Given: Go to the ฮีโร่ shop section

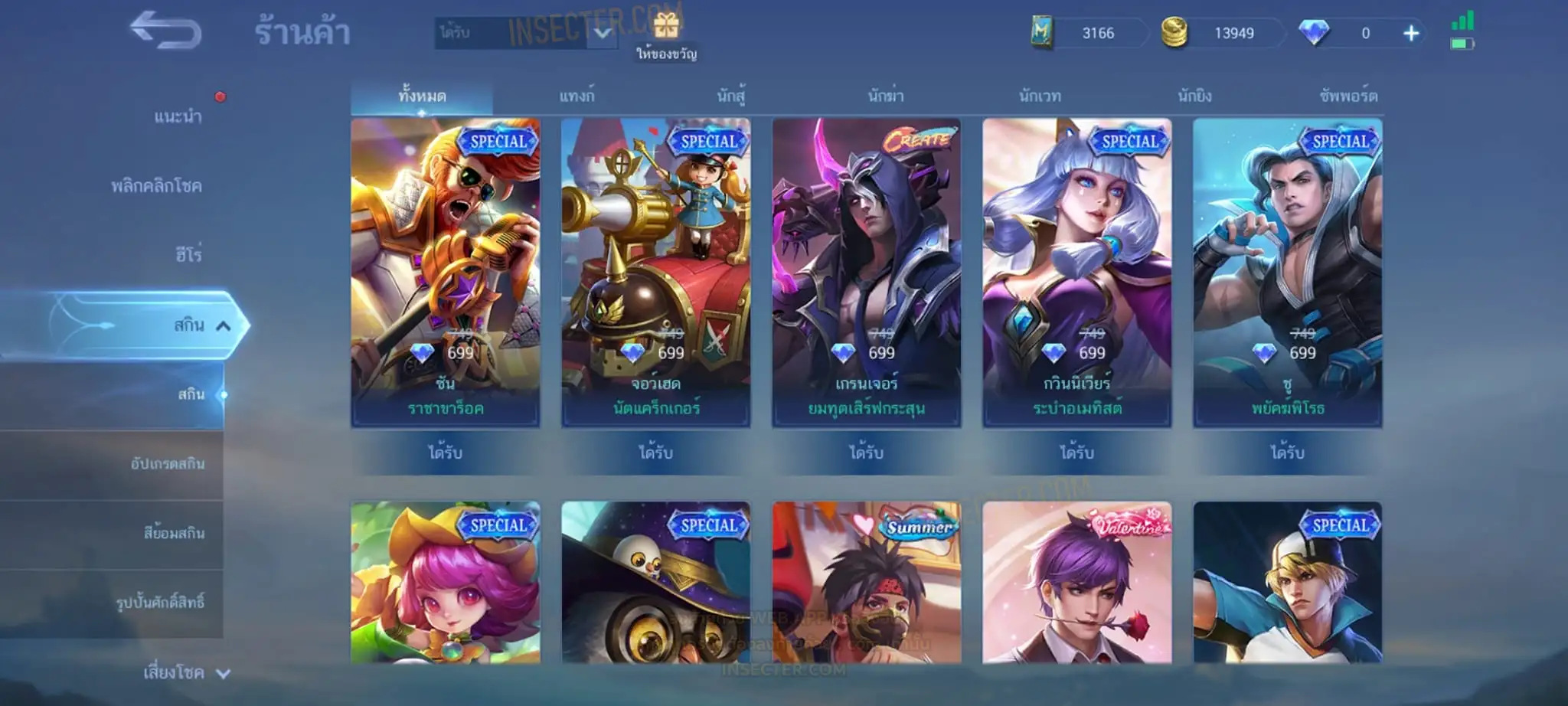Looking at the screenshot, I should pyautogui.click(x=188, y=254).
